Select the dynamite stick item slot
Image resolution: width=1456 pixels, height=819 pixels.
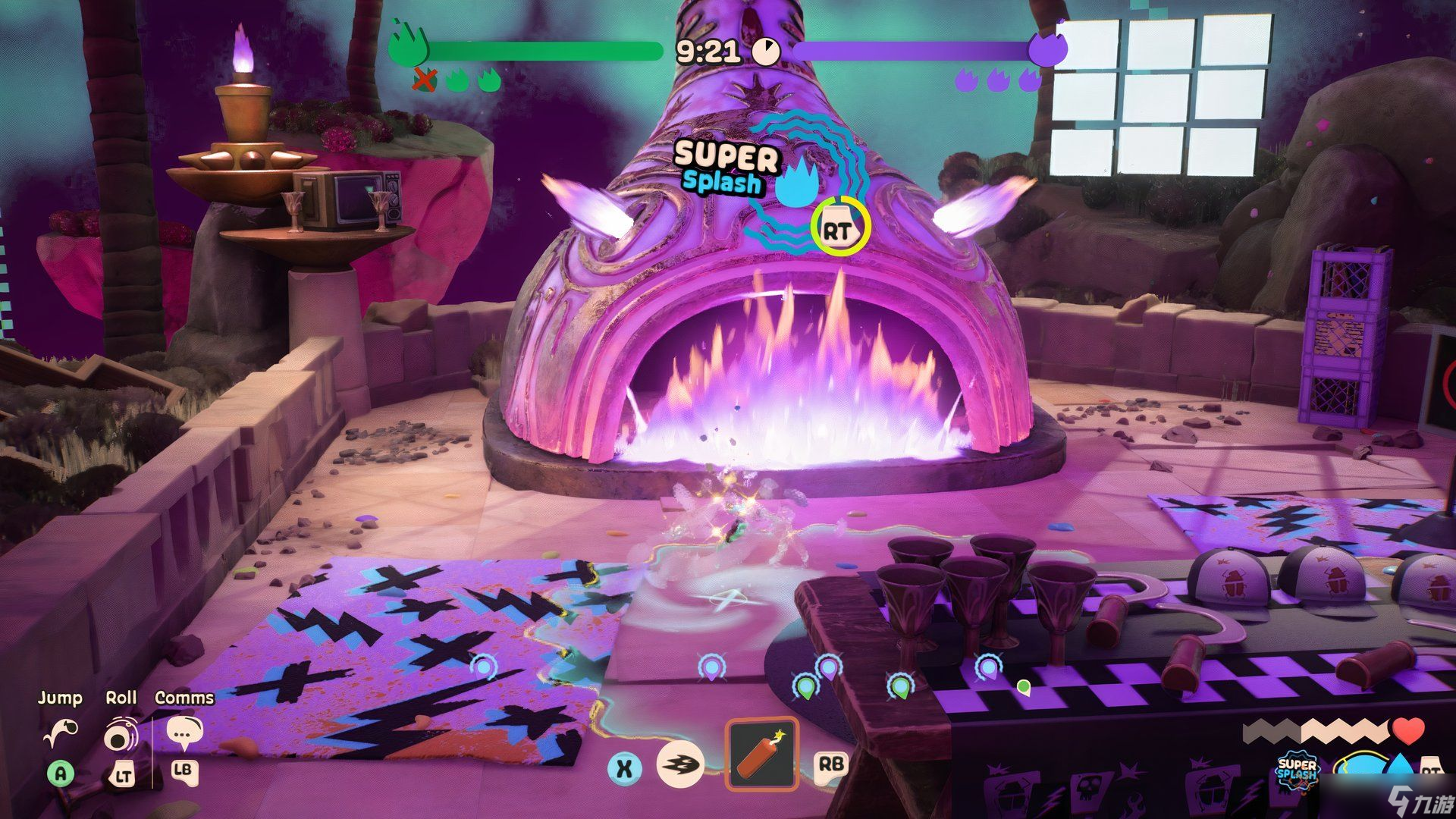coord(761,754)
